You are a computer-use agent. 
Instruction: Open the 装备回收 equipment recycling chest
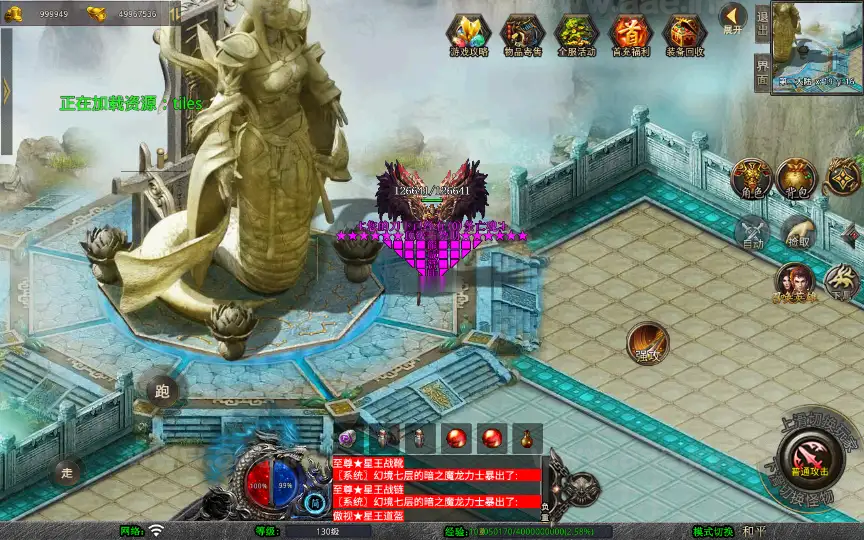(684, 34)
